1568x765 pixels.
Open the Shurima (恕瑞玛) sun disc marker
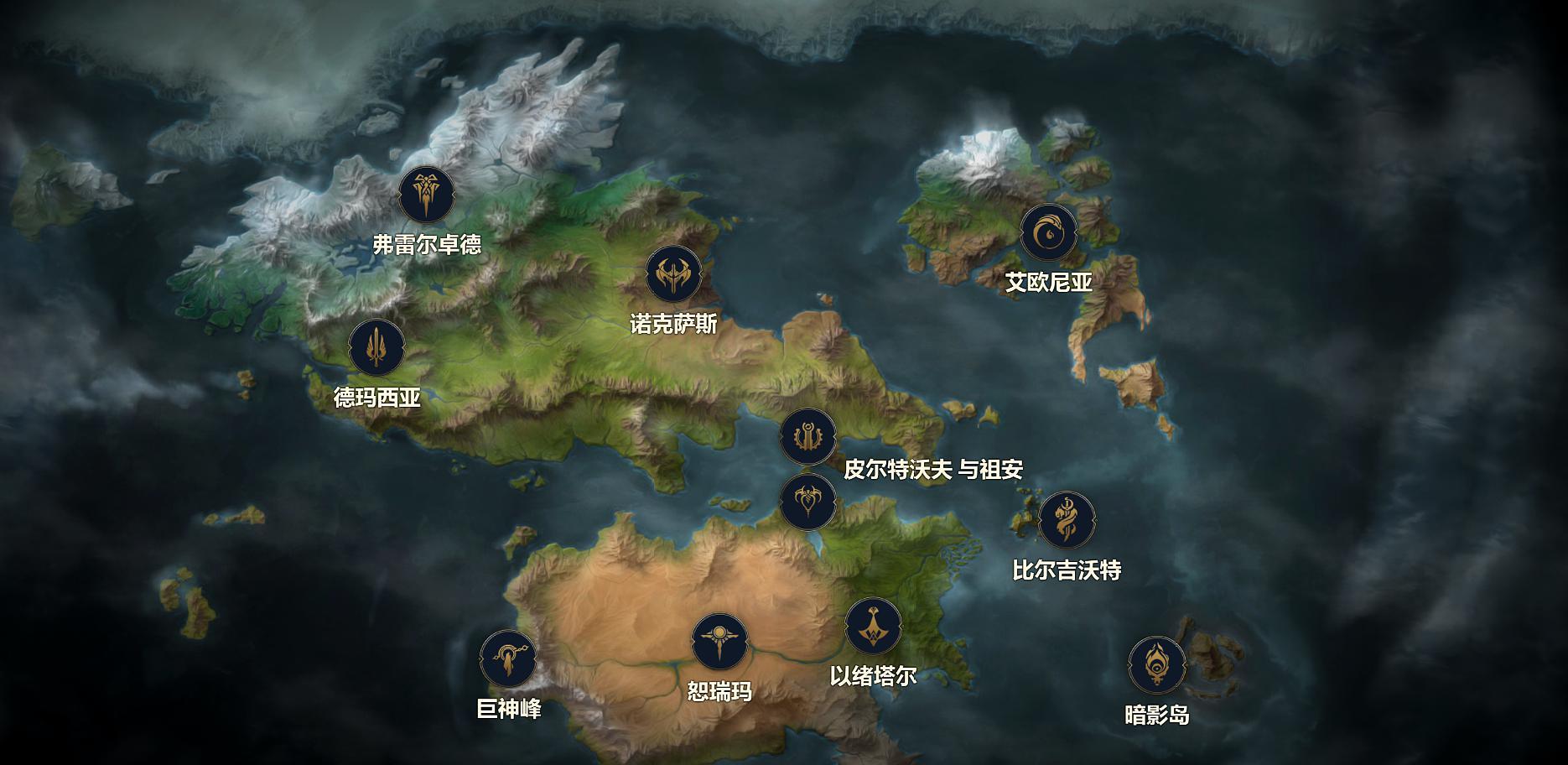coord(719,643)
